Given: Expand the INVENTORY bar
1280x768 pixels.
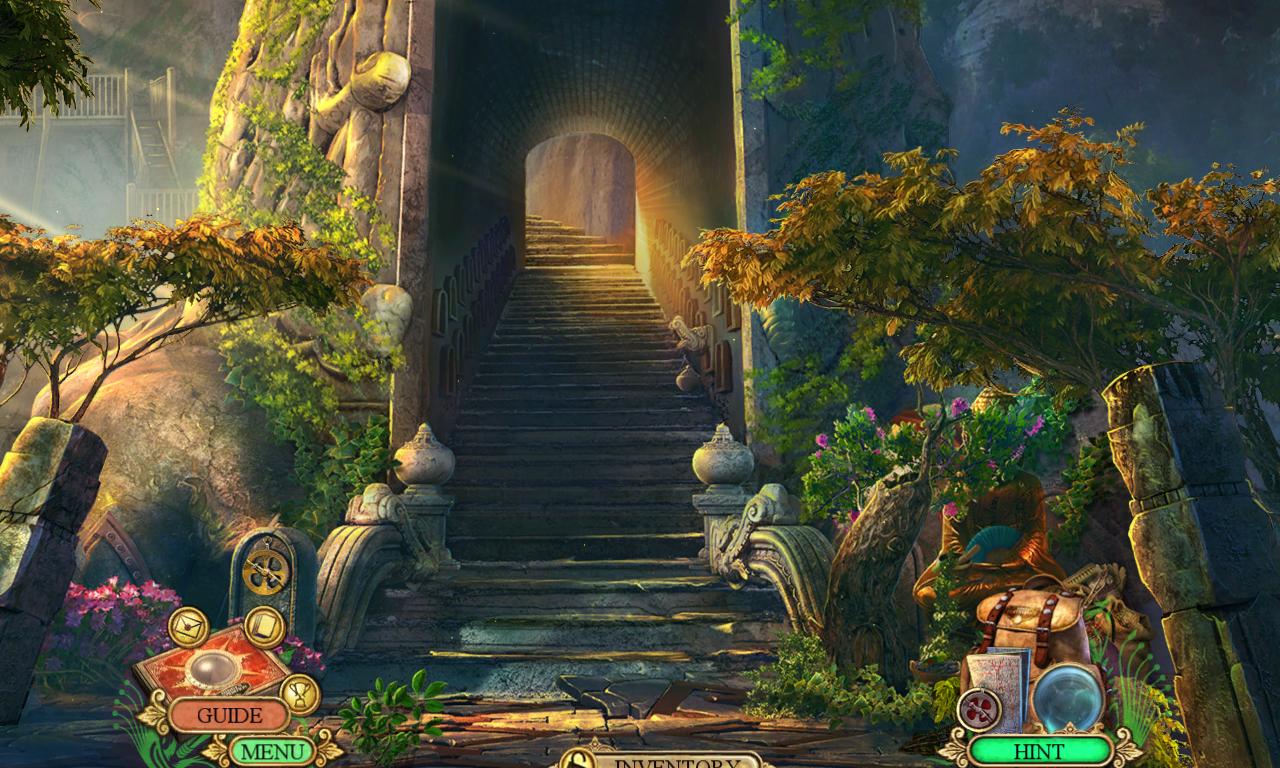Looking at the screenshot, I should tap(655, 763).
